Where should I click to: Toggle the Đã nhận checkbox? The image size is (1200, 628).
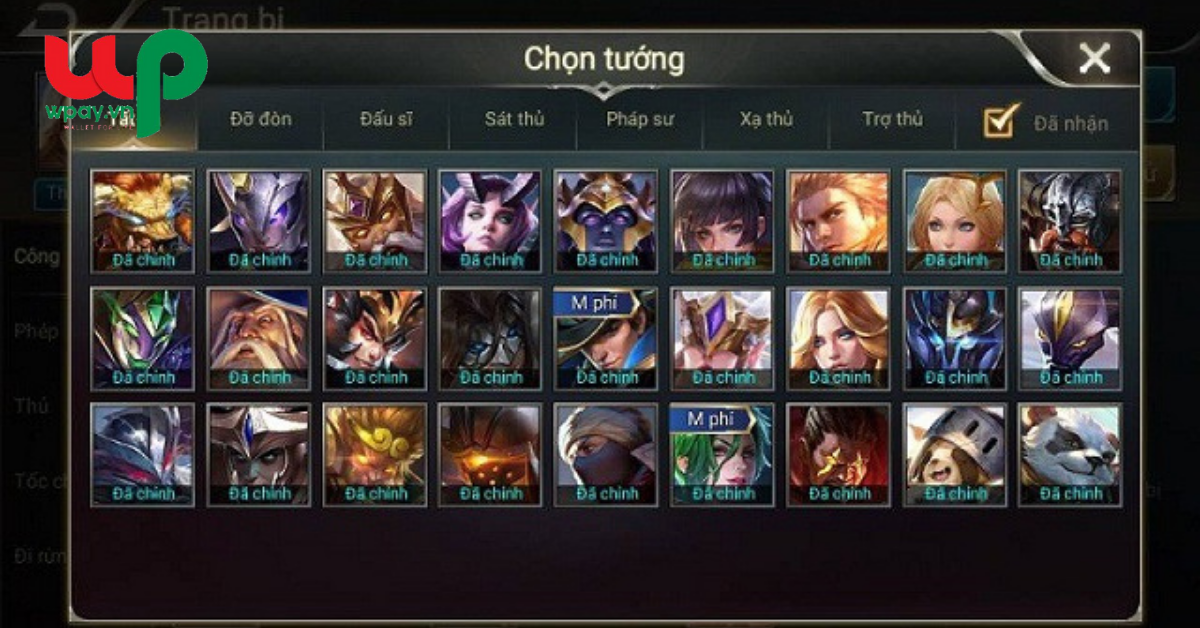pos(1001,121)
